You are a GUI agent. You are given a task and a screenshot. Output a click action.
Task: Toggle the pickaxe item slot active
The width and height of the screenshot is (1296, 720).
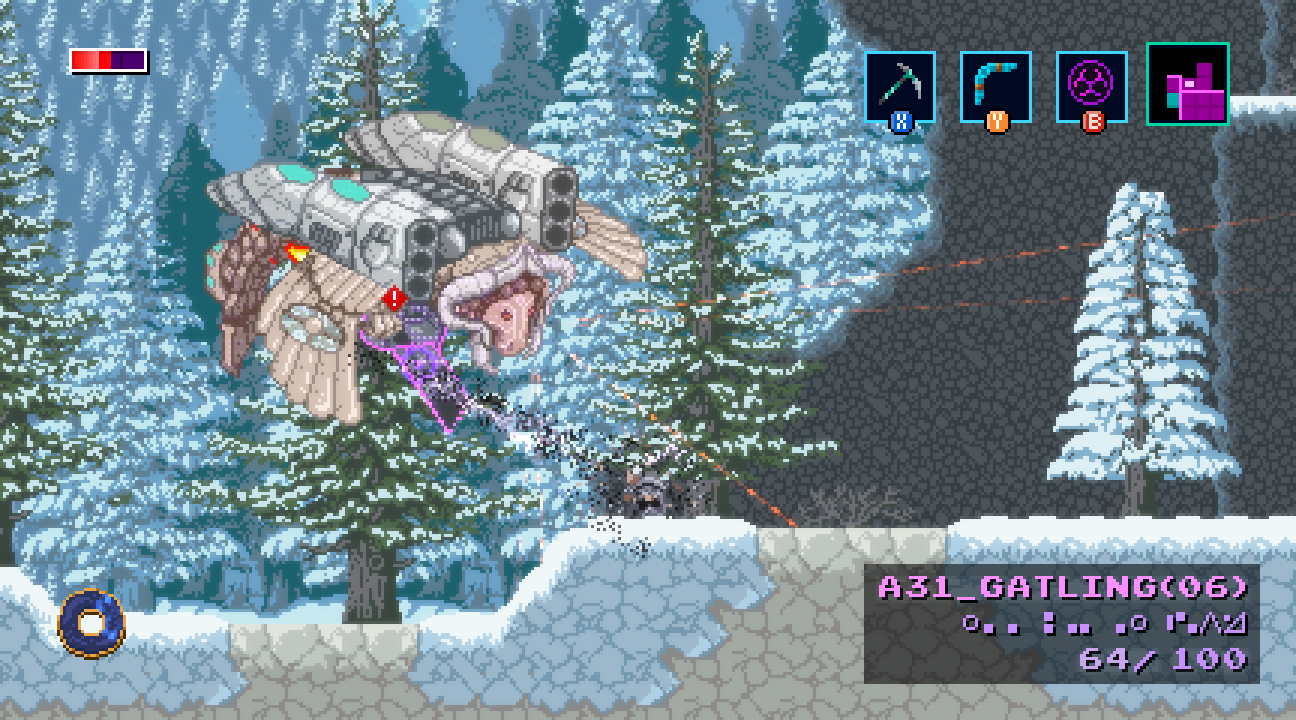point(899,85)
